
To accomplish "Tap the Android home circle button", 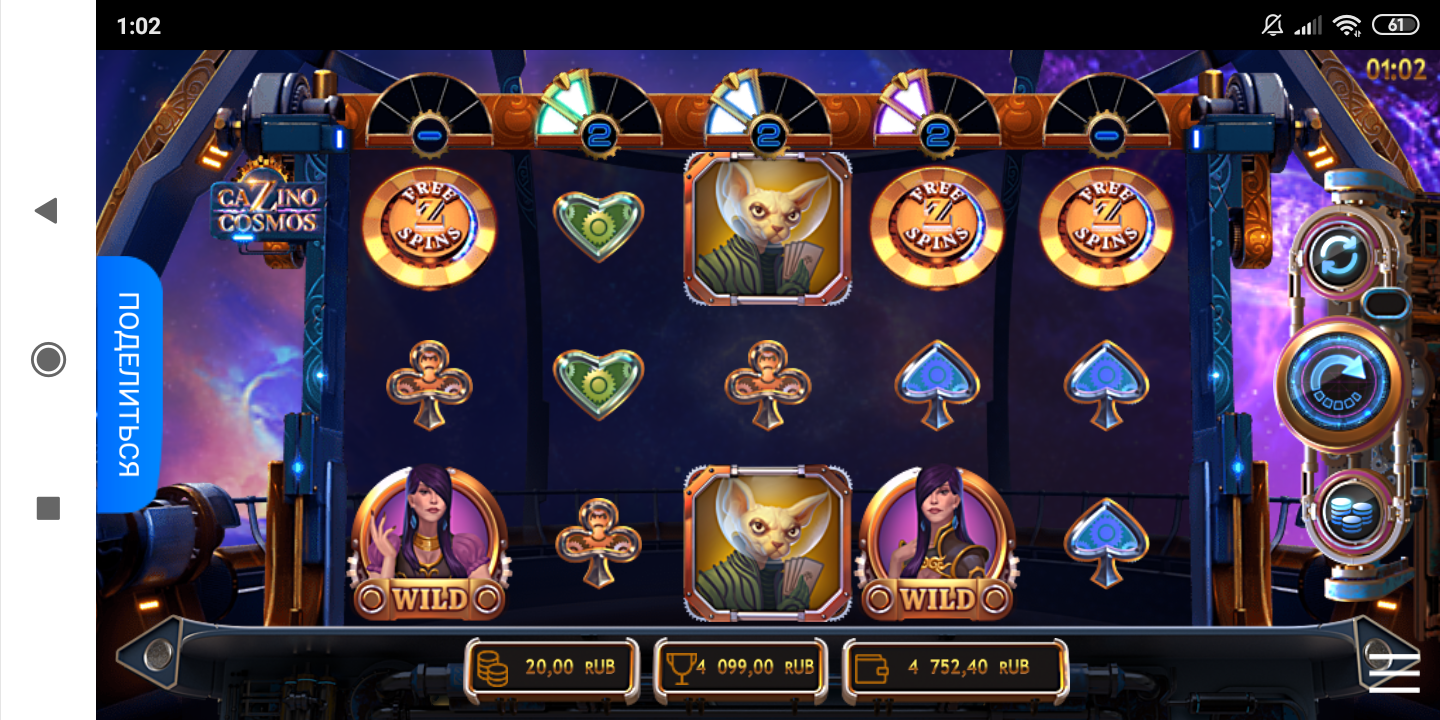I will pos(48,359).
